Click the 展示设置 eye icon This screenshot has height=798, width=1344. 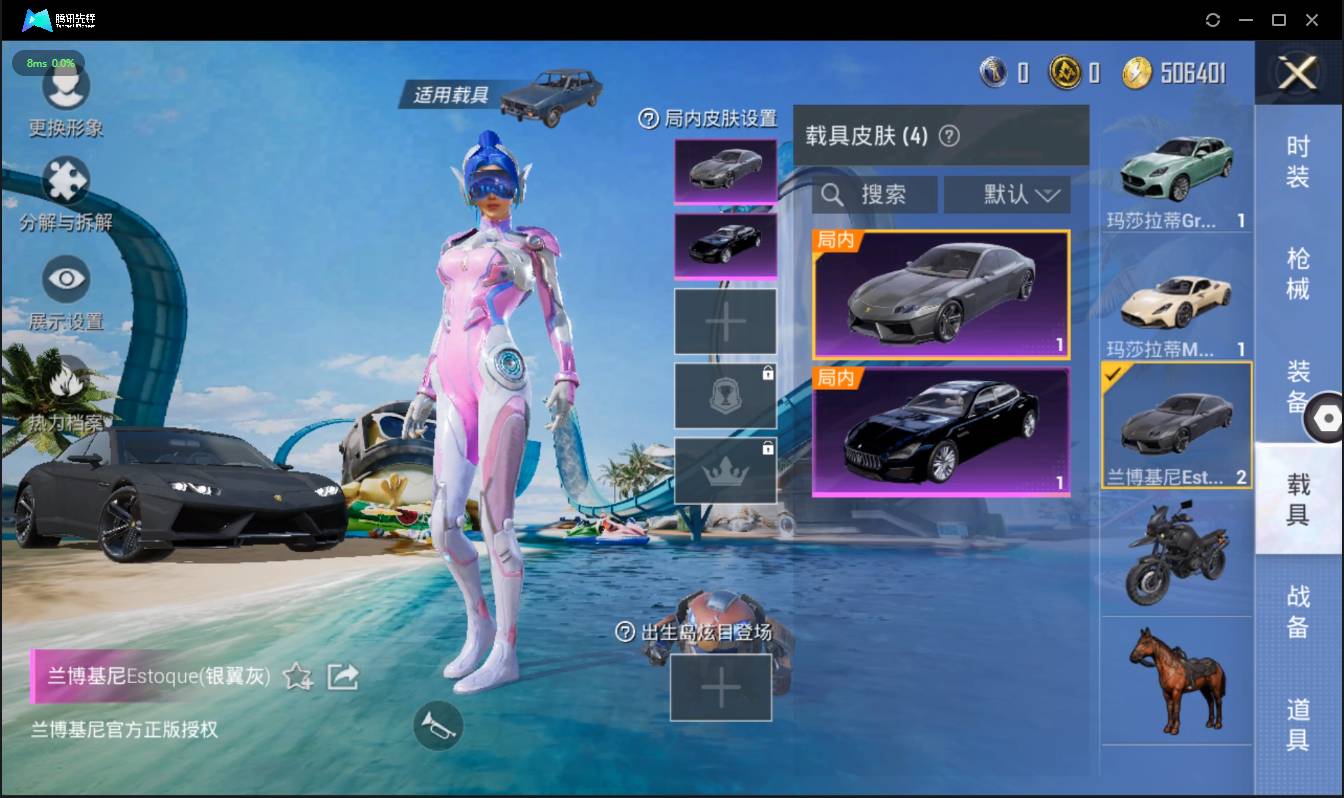[66, 280]
